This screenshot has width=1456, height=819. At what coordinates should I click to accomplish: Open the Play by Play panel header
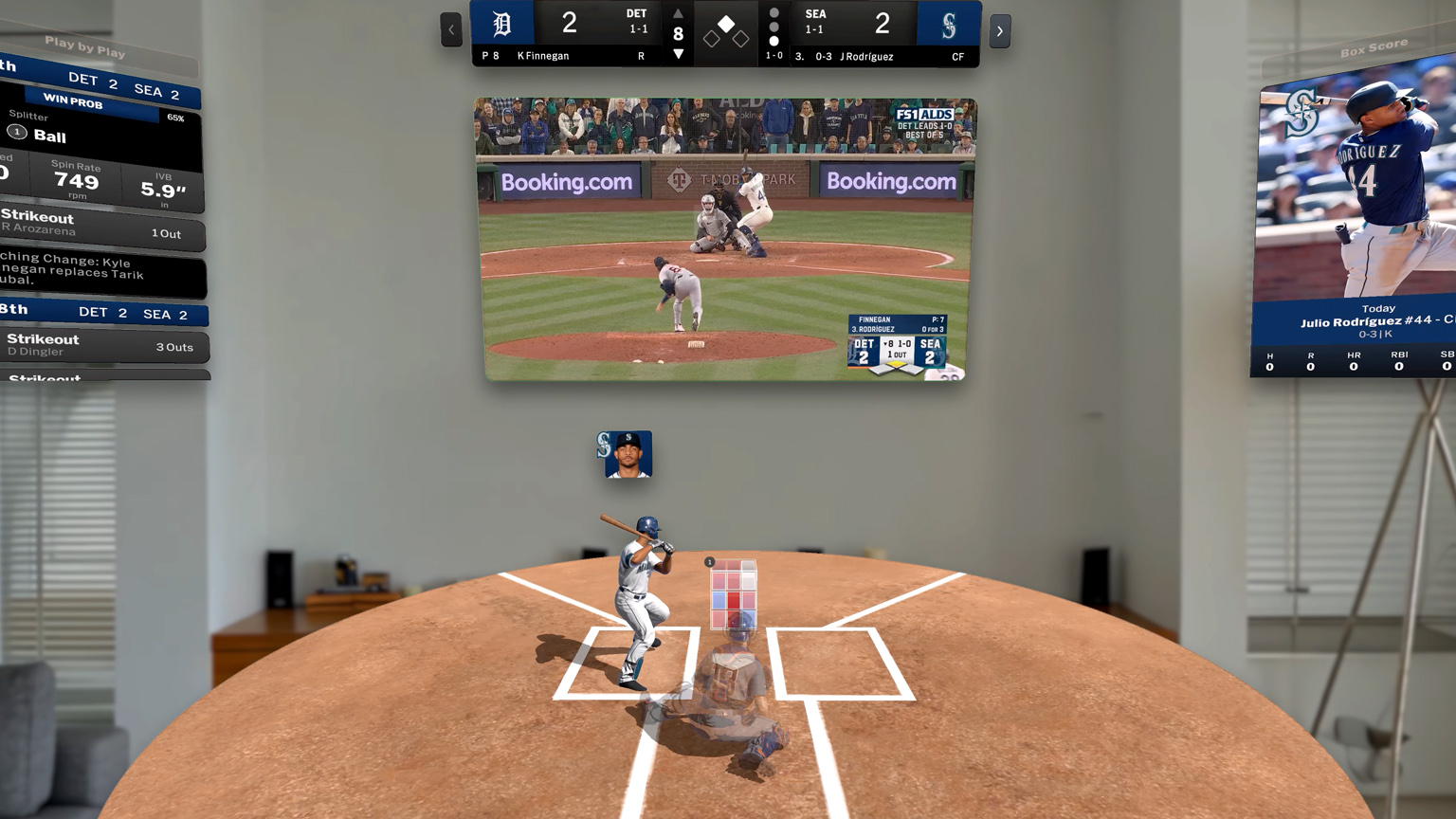85,47
